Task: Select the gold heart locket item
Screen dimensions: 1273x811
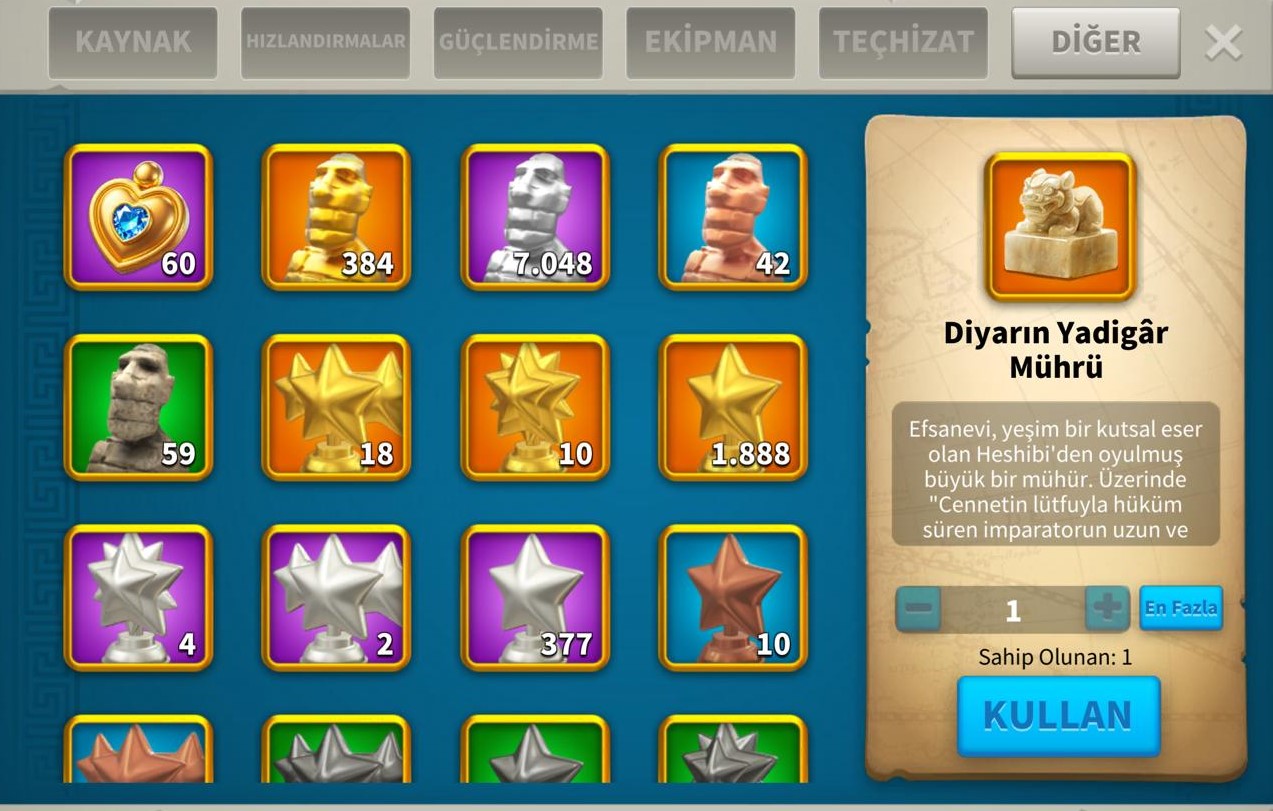Action: point(139,217)
